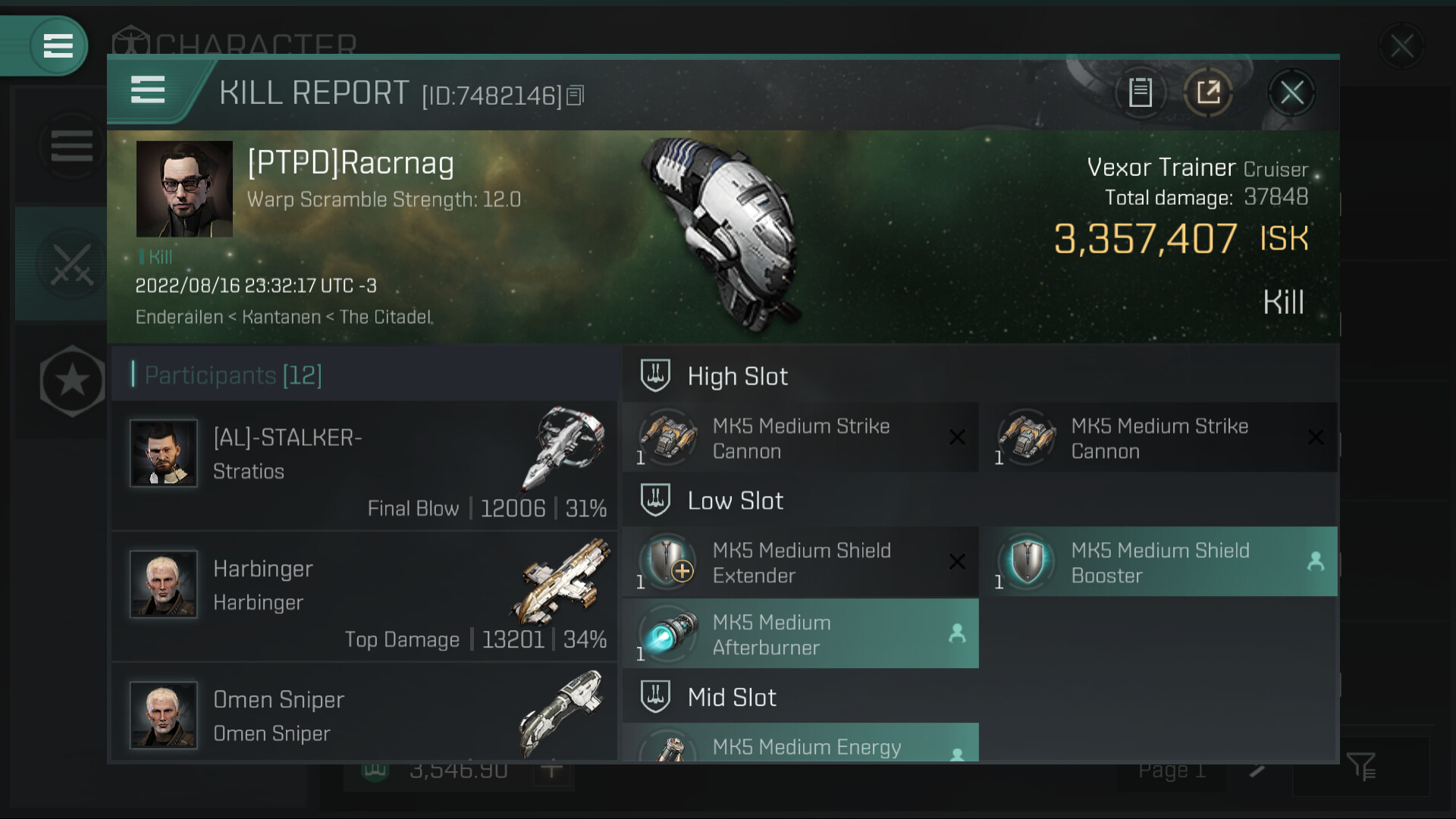This screenshot has height=819, width=1456.
Task: Inspect MK5 Medium Afterburner module
Action: tap(800, 635)
